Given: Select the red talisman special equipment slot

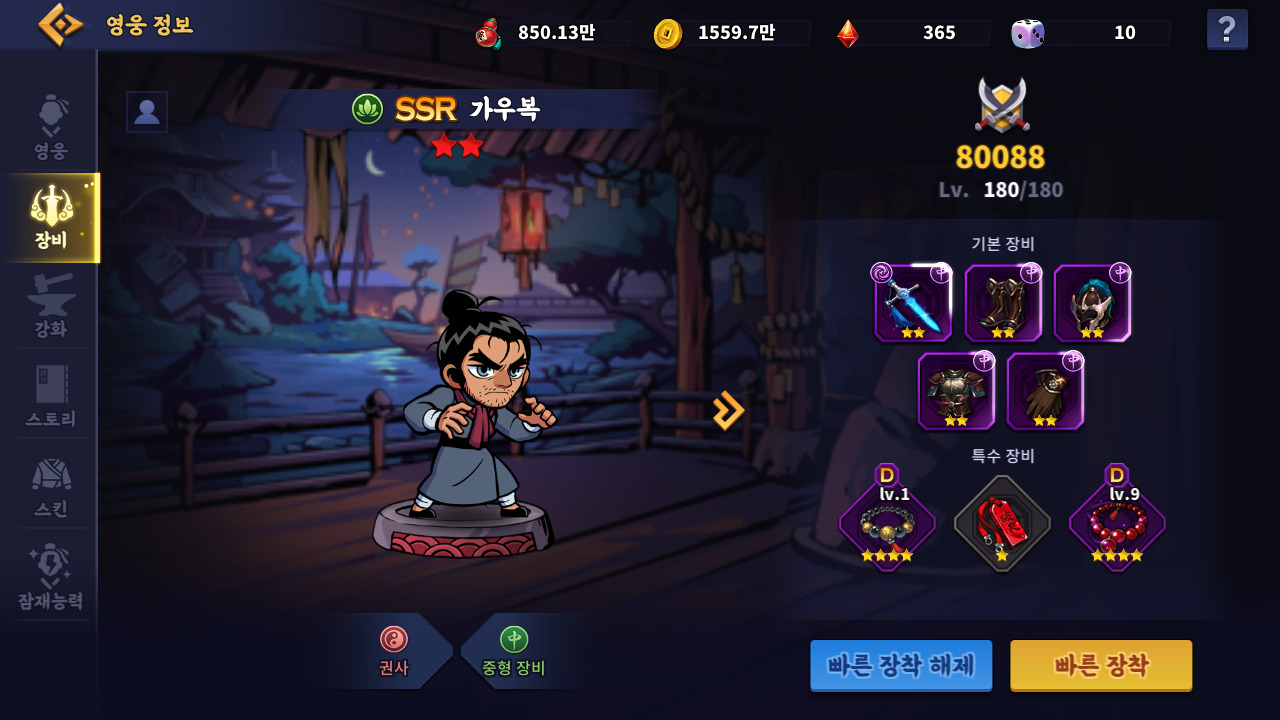Looking at the screenshot, I should 1002,523.
